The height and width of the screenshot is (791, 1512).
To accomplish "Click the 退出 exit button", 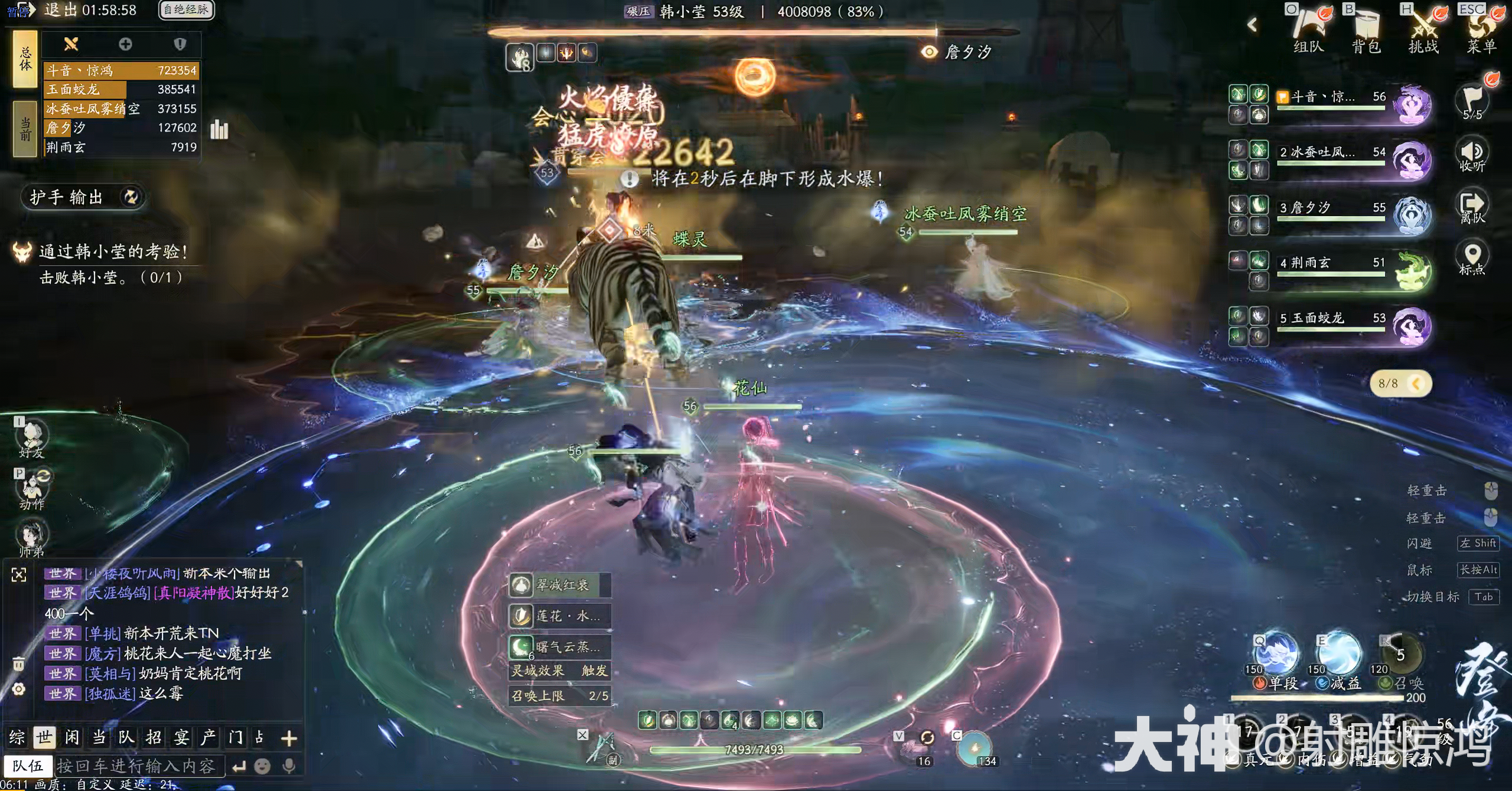I will coord(60,10).
